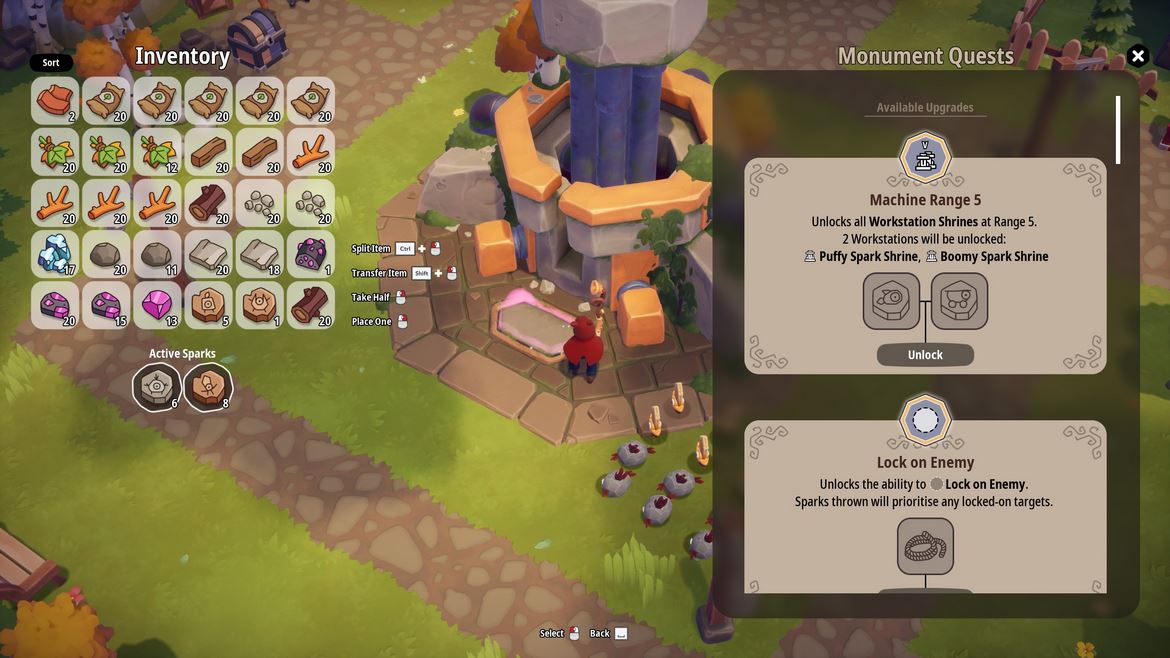Sort the inventory items
Viewport: 1170px width, 658px height.
pos(51,63)
